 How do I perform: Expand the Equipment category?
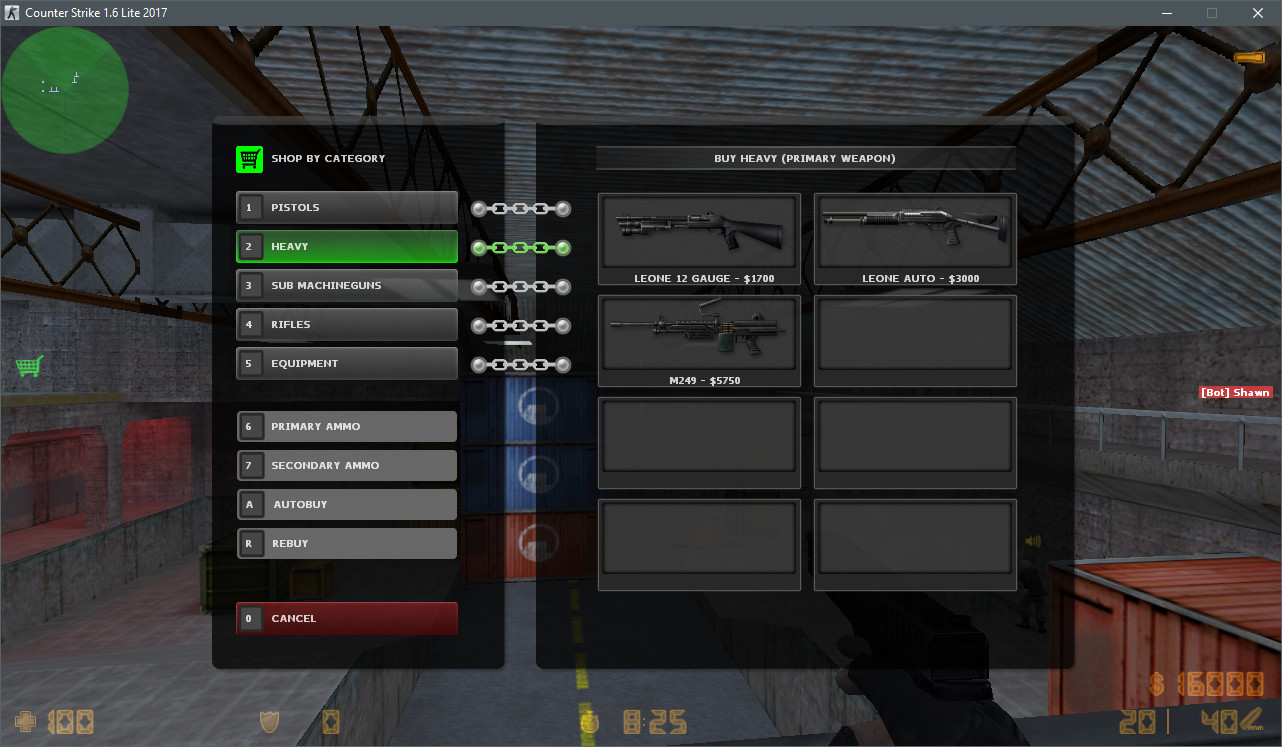pyautogui.click(x=346, y=363)
